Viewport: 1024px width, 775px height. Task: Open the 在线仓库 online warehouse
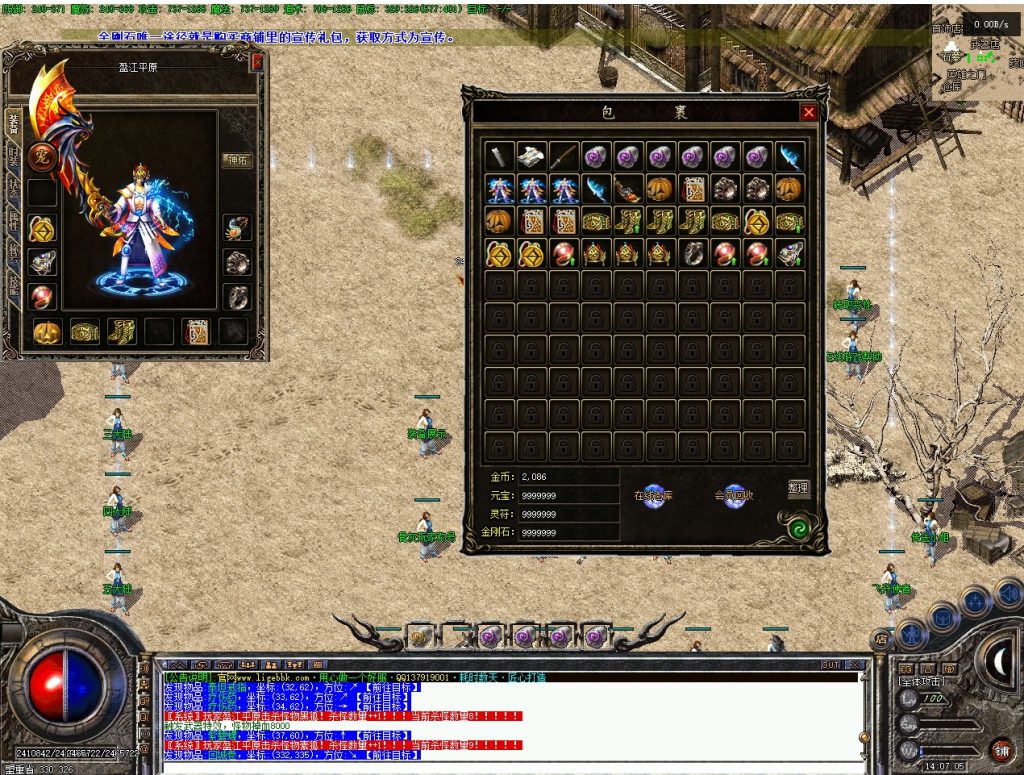[x=654, y=496]
